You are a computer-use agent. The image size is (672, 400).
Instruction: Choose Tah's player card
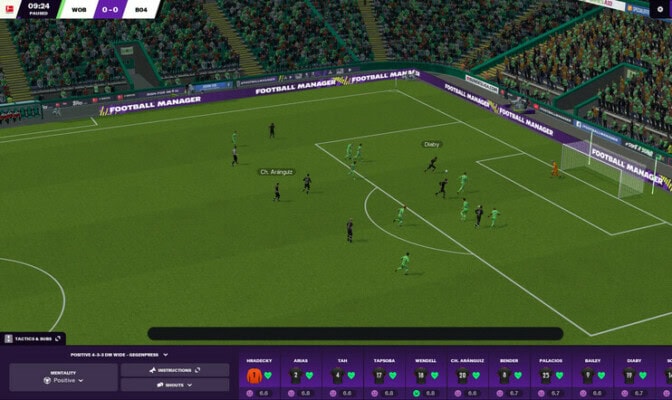click(x=342, y=374)
